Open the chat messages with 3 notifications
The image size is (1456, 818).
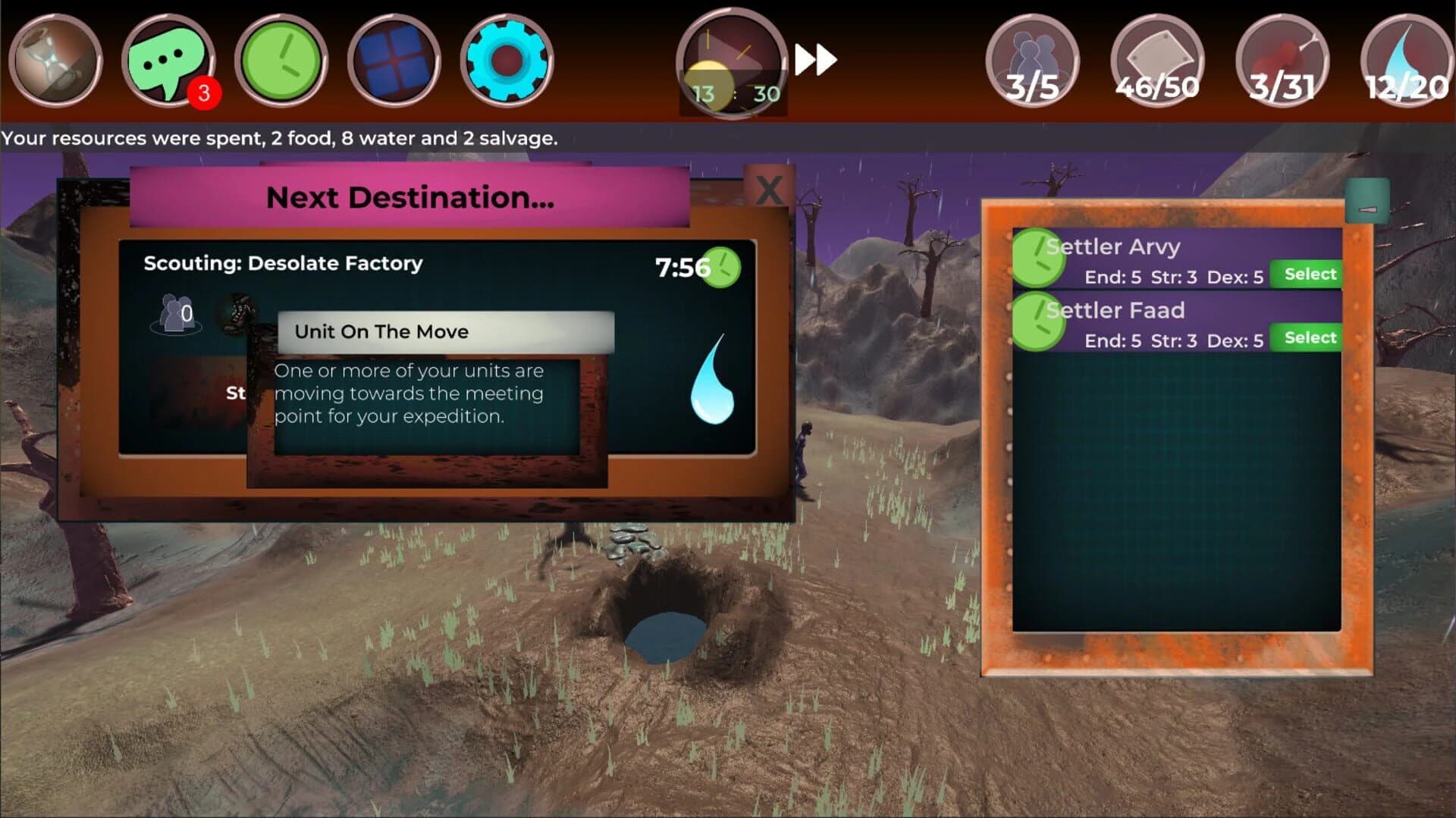pyautogui.click(x=167, y=61)
